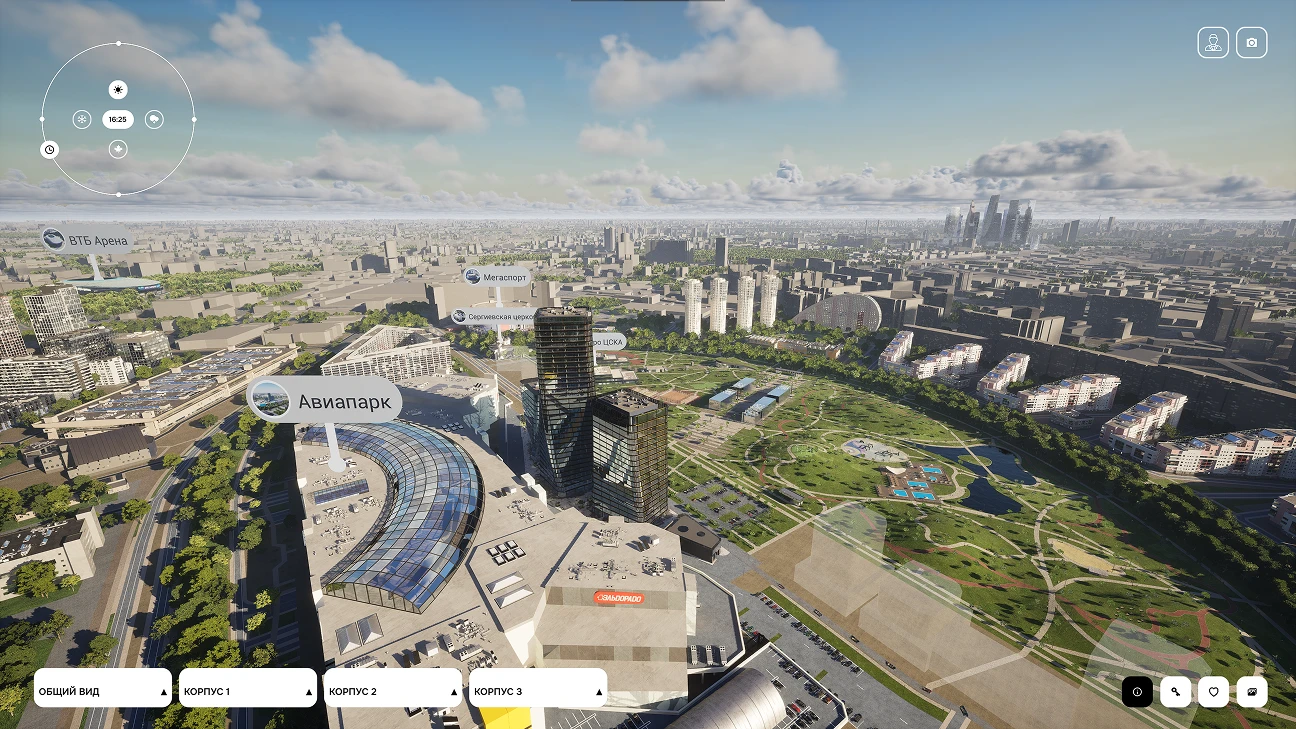Click the info button
The image size is (1296, 729).
click(1137, 692)
